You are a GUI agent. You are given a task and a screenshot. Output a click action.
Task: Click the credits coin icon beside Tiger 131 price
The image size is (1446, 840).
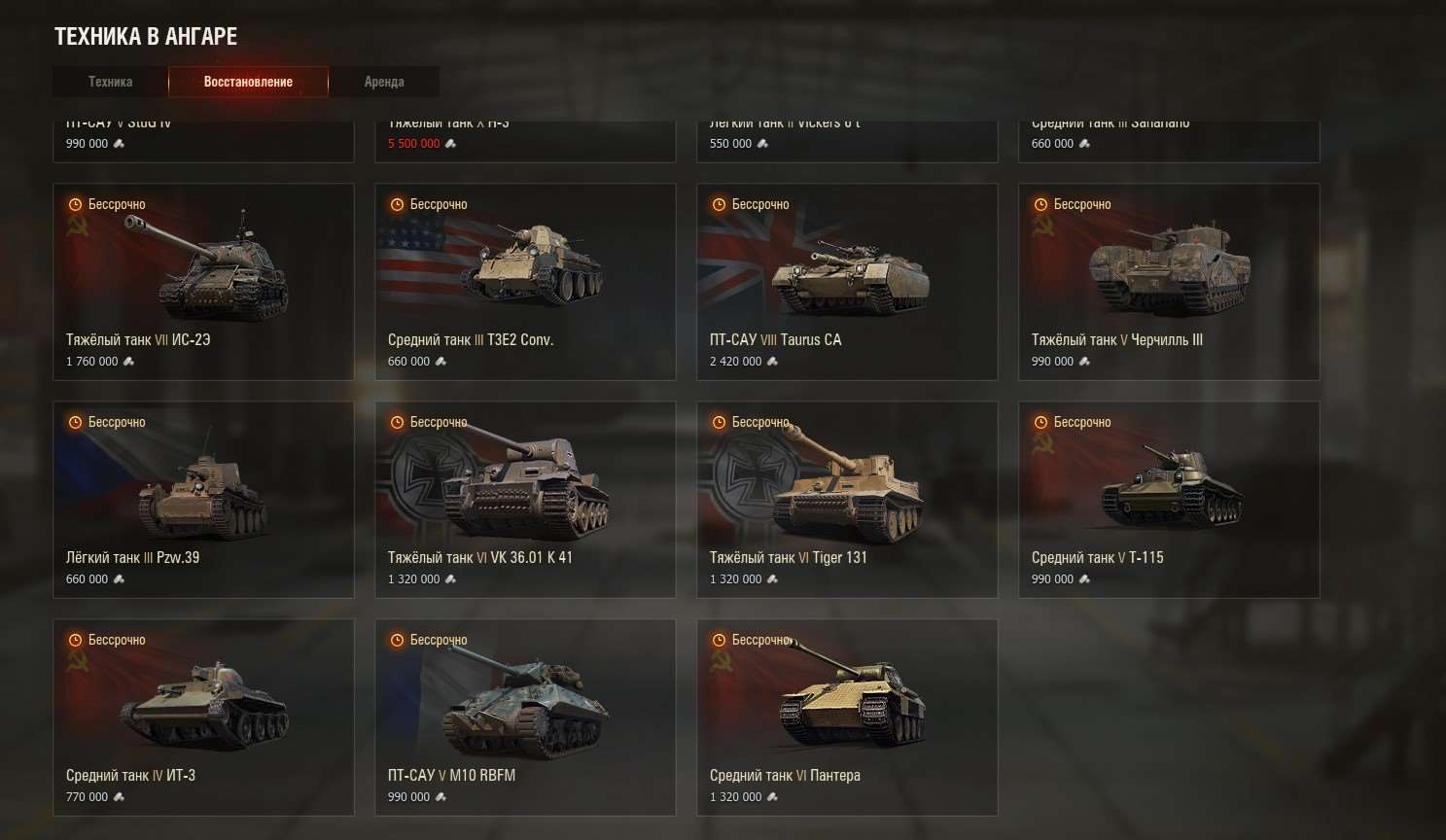772,578
